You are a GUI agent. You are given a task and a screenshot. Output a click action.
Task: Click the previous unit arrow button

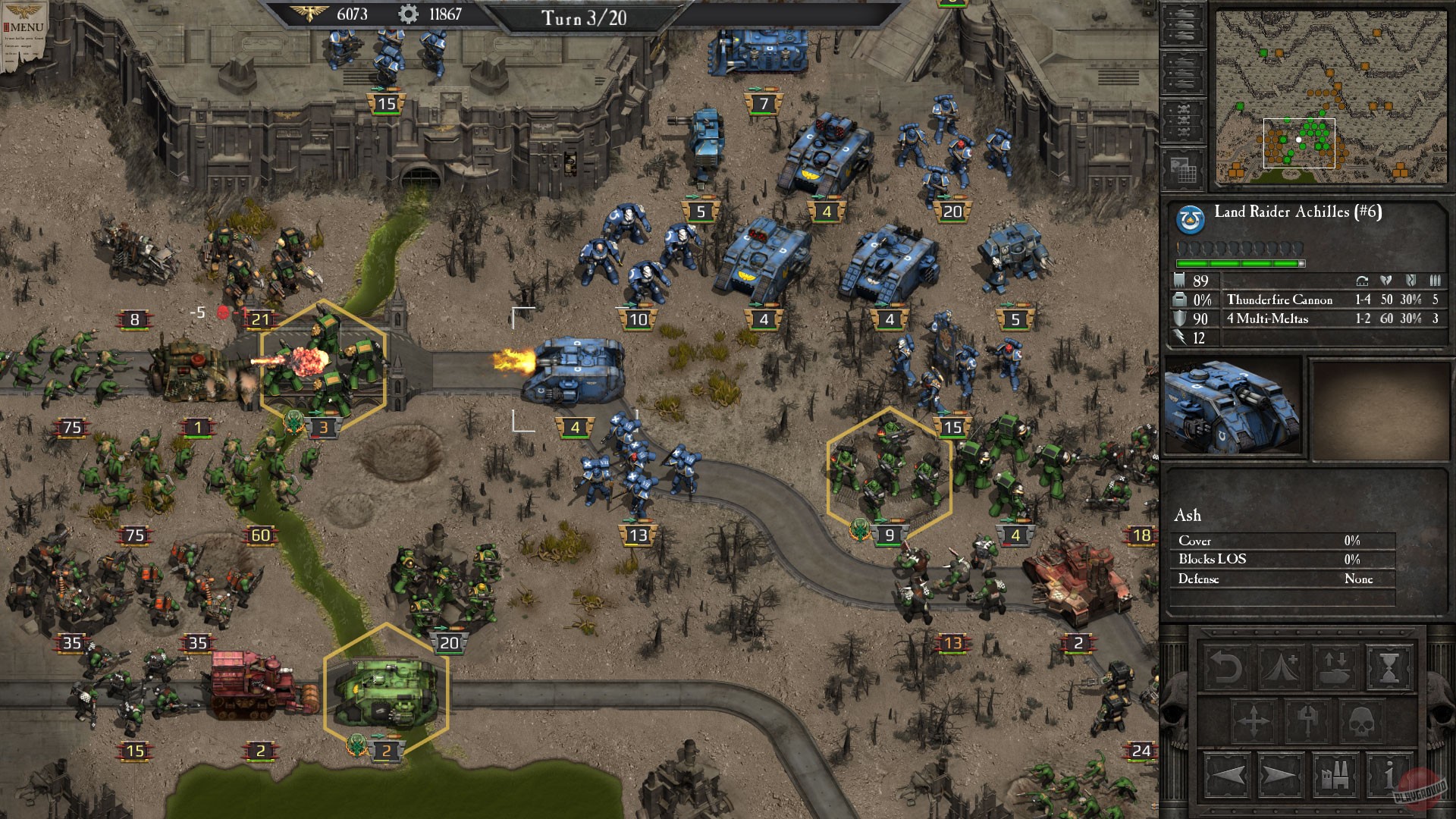pyautogui.click(x=1228, y=775)
